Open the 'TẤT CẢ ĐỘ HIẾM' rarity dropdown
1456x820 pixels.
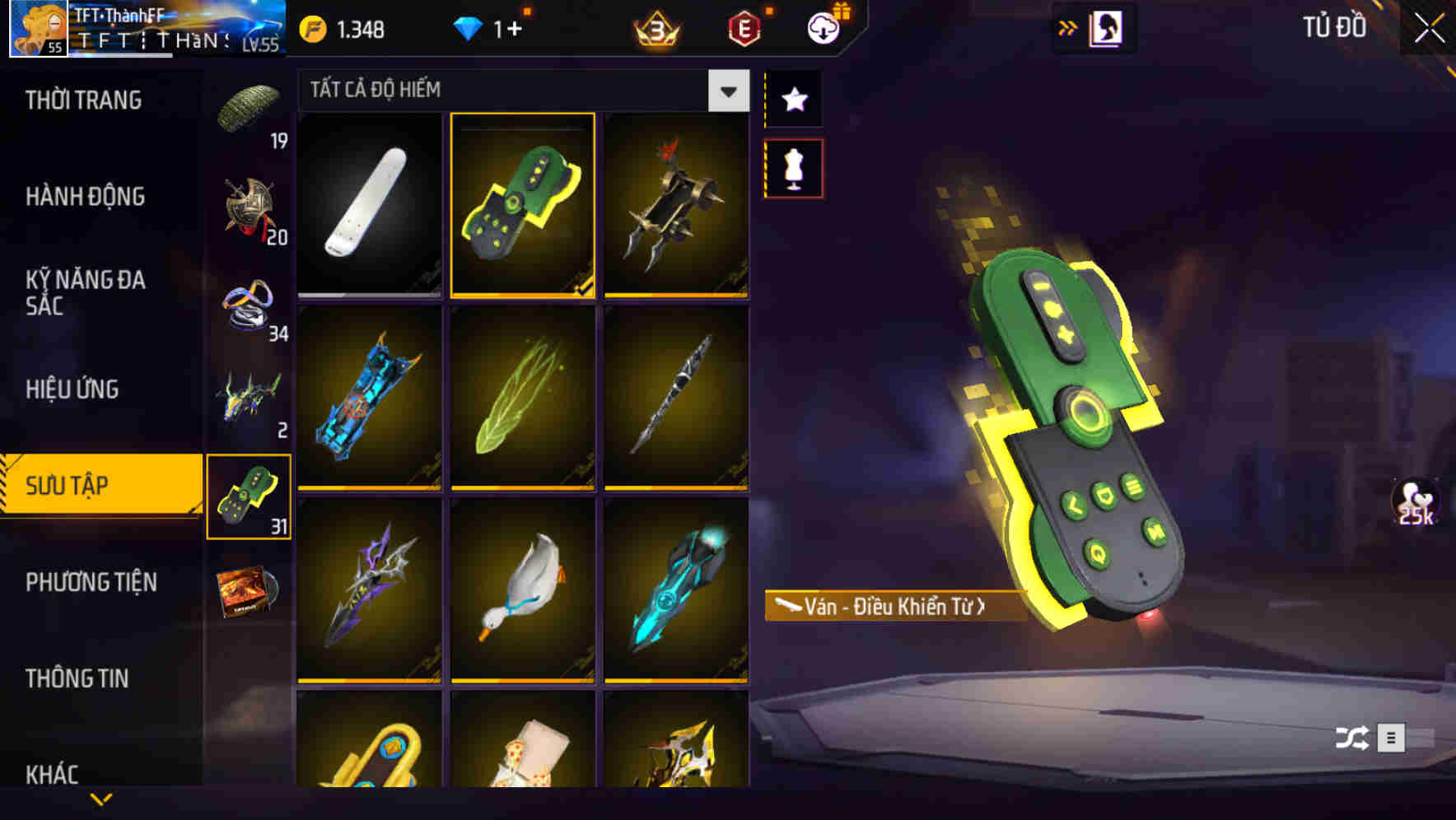pos(523,90)
